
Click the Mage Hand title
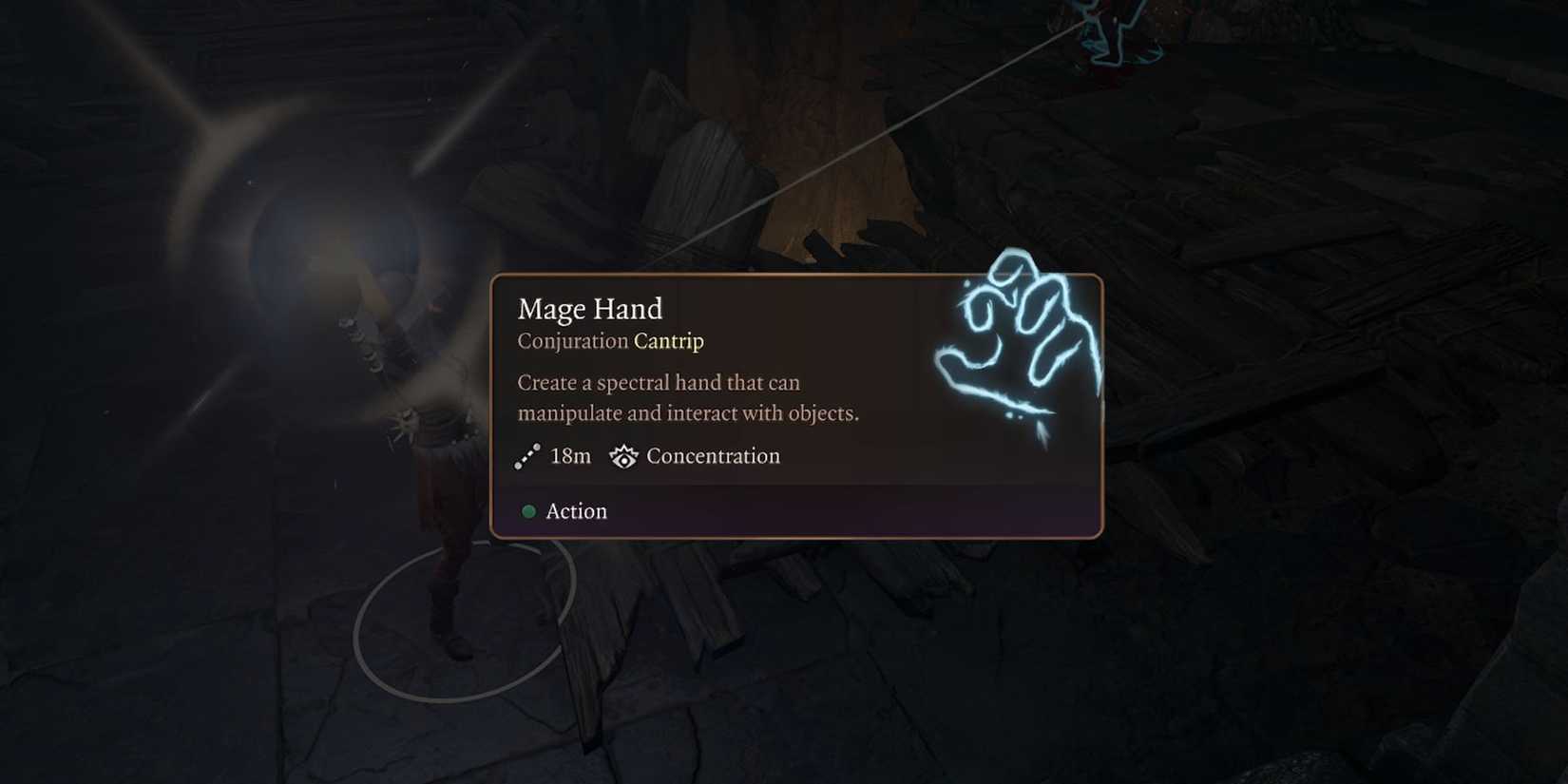(590, 309)
